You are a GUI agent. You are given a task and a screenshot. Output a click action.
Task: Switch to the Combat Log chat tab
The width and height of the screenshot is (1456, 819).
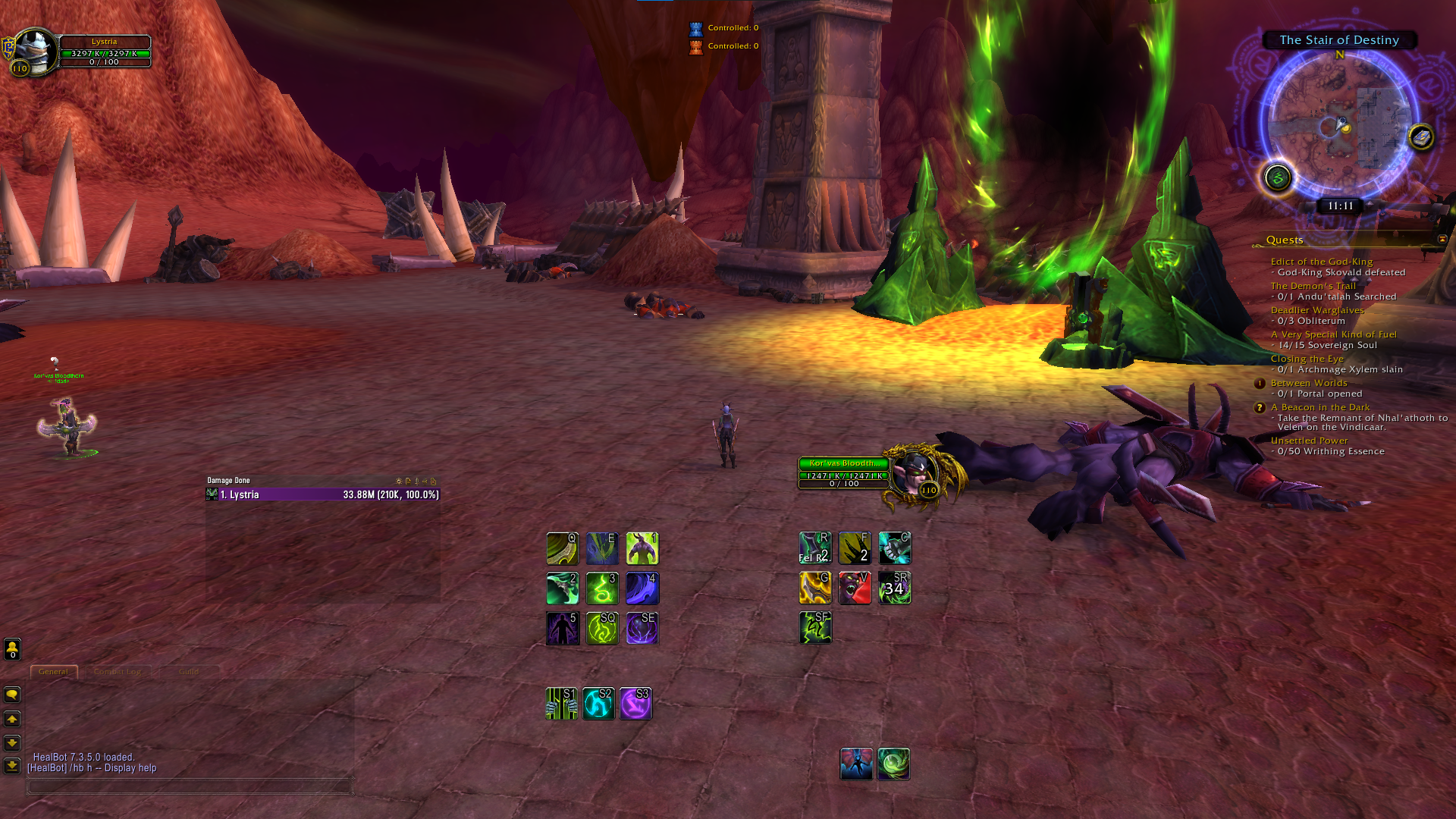118,672
